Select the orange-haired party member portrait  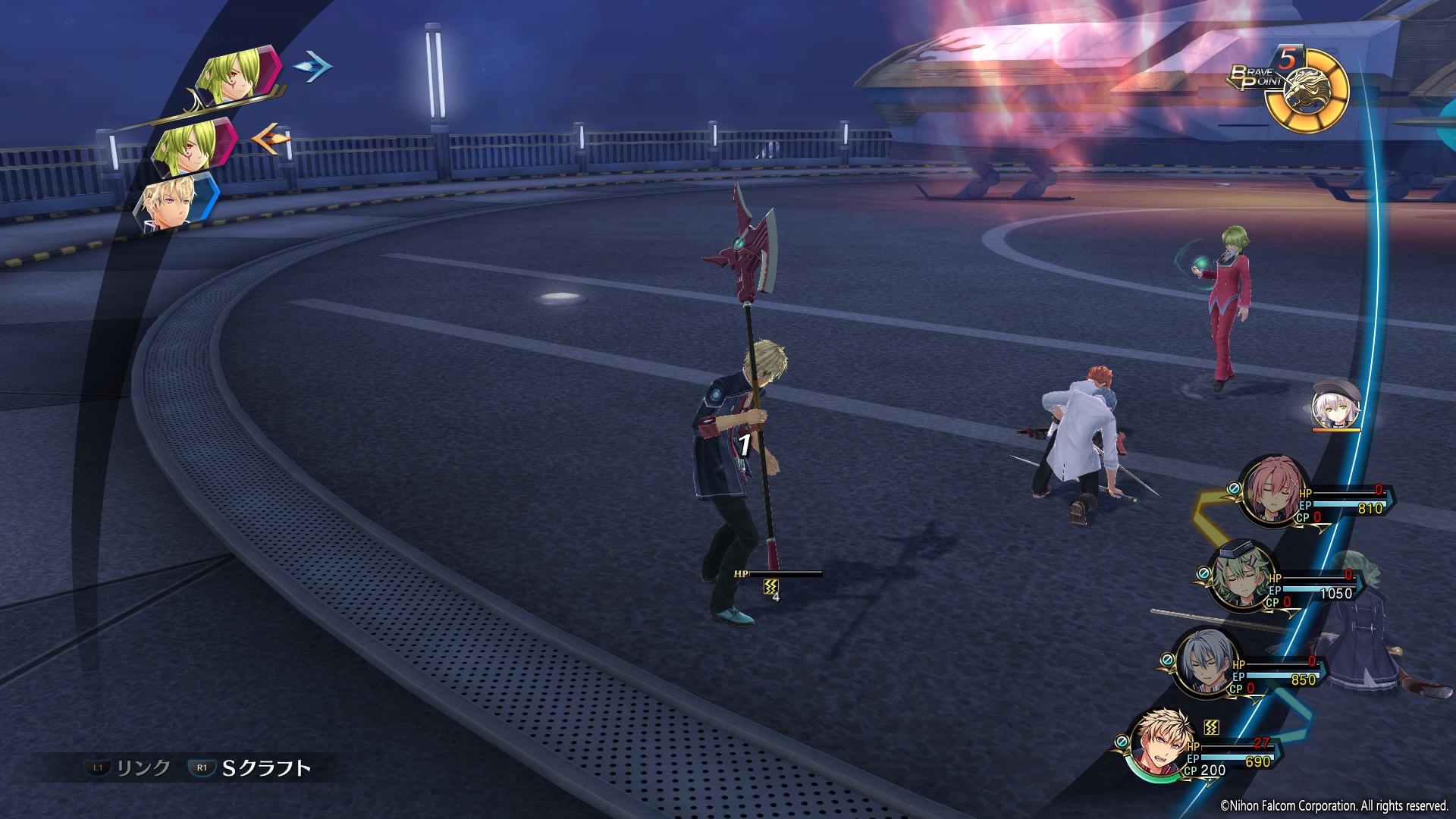tap(1160, 745)
